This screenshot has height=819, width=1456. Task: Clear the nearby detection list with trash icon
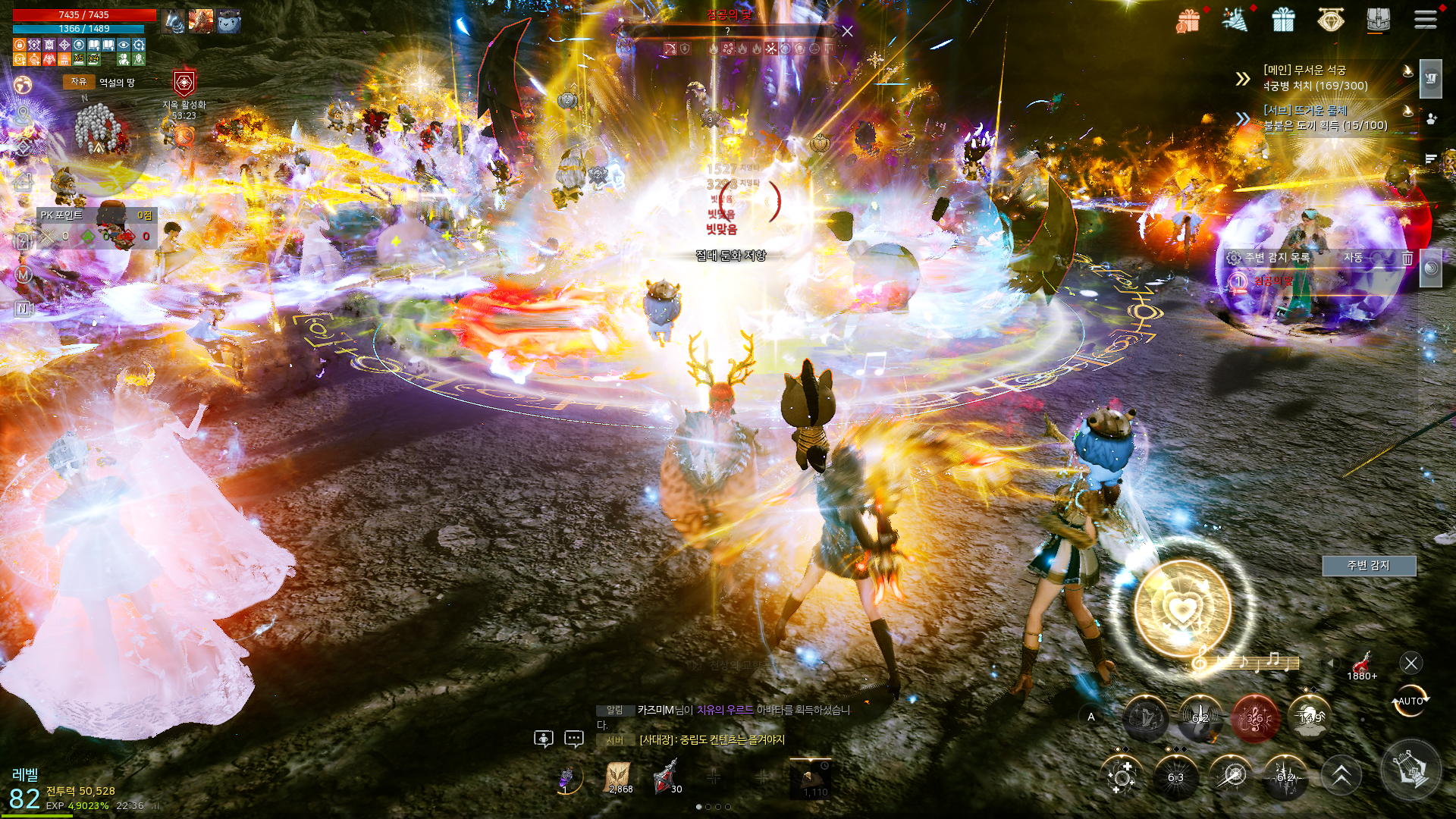1407,258
